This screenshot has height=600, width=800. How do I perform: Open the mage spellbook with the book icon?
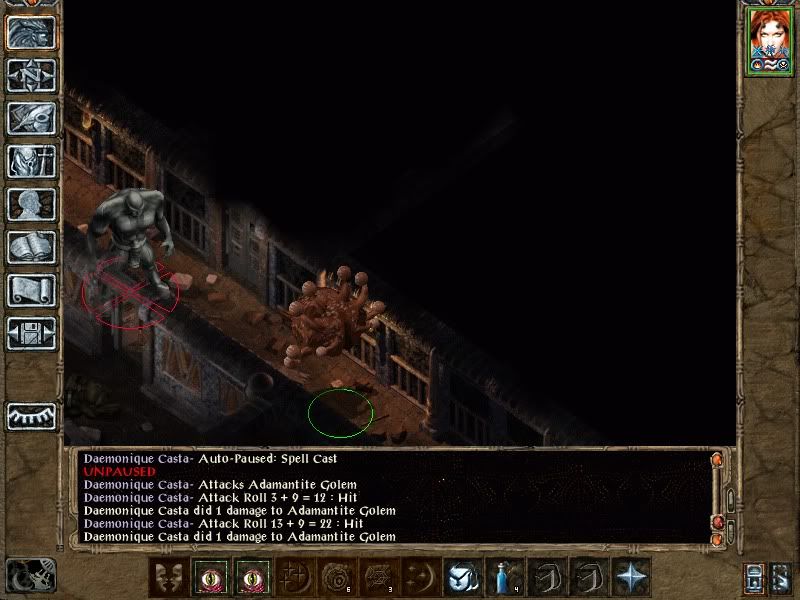point(32,247)
